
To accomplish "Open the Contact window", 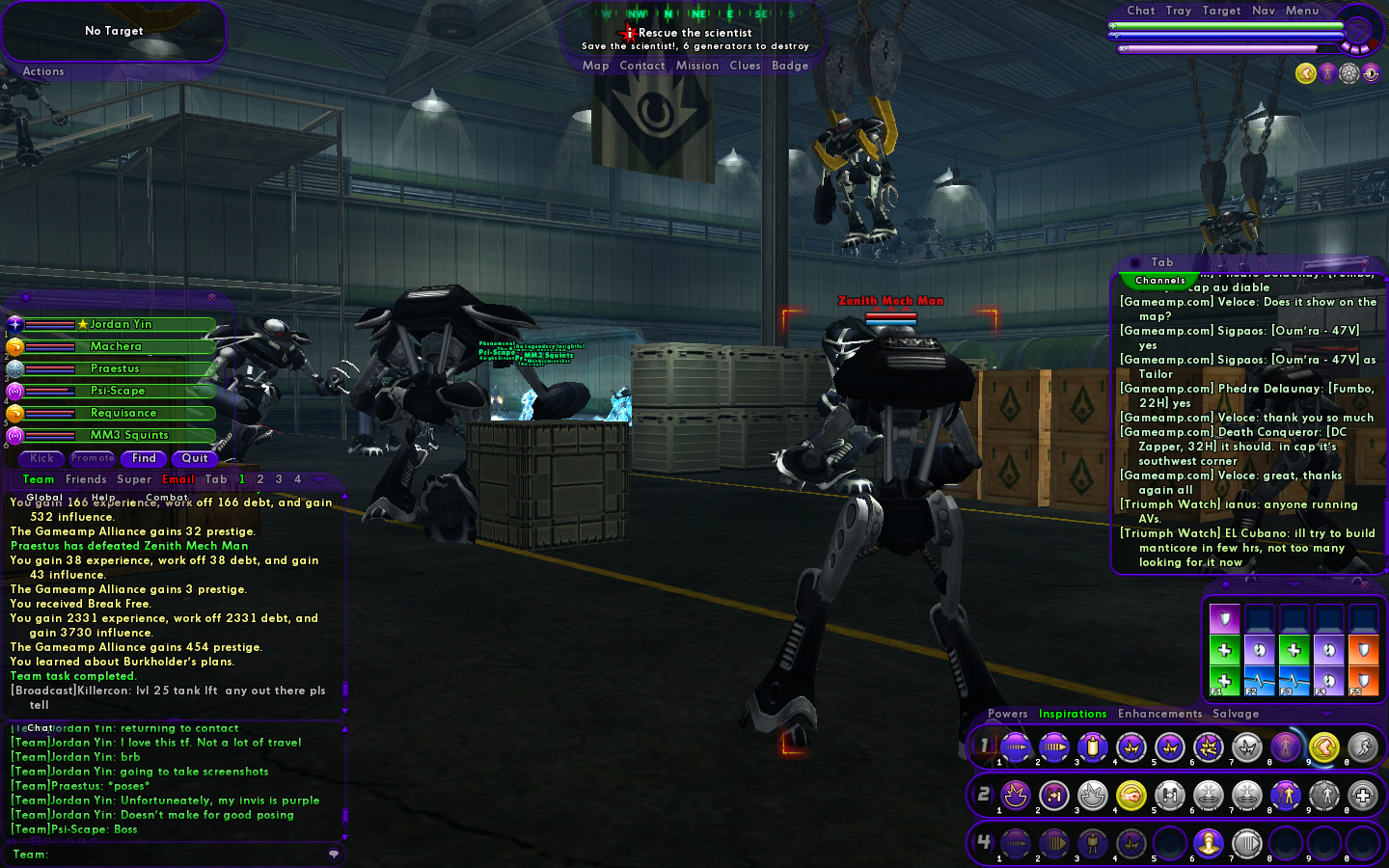I will click(642, 66).
